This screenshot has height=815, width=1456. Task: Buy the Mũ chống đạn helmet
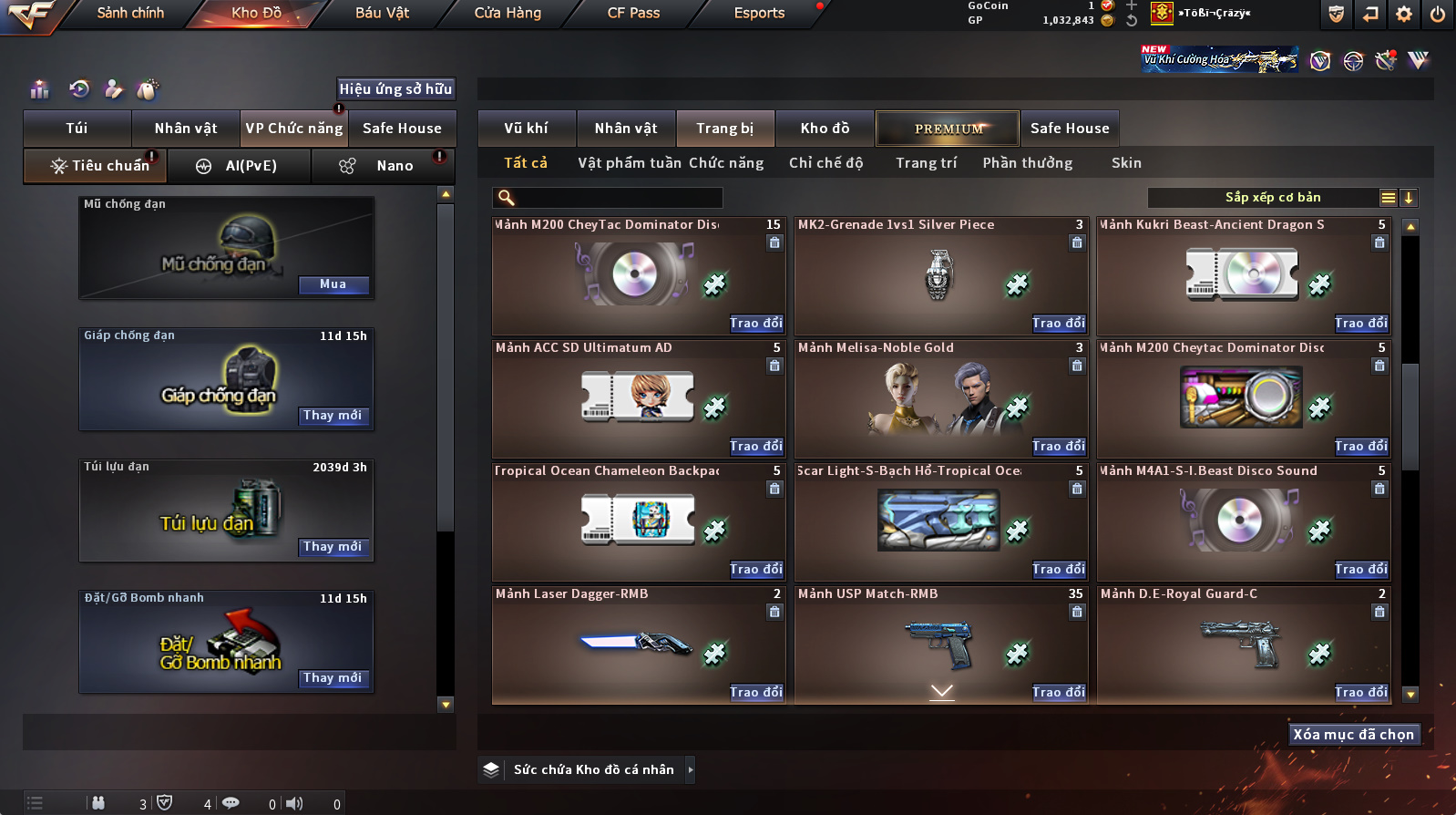point(333,284)
